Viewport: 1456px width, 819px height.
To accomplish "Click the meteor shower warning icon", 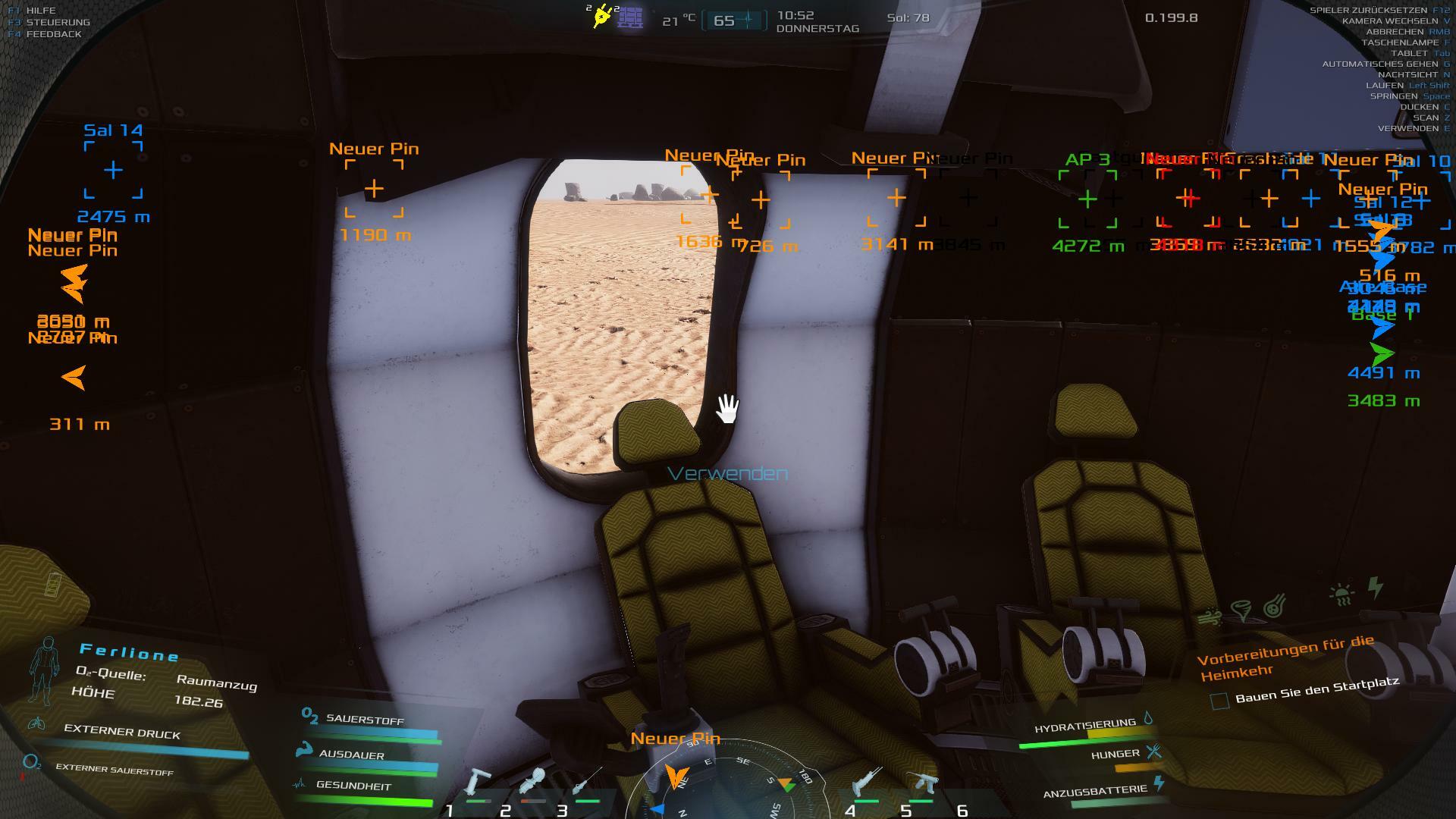I will click(1275, 605).
